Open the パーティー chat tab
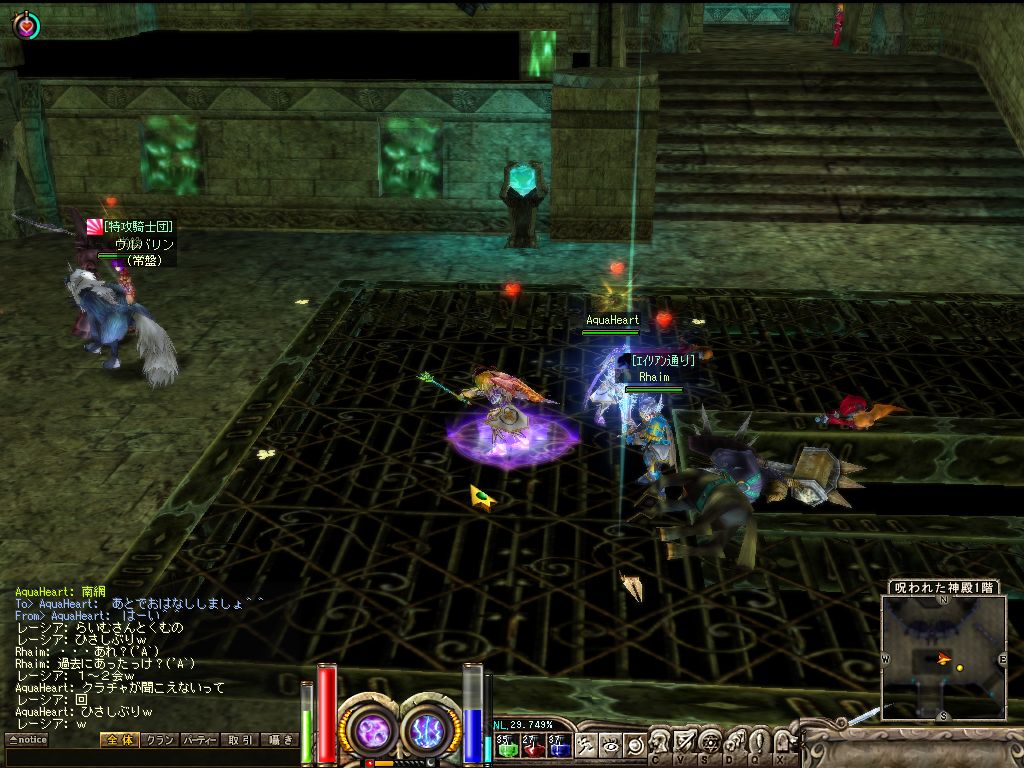Image resolution: width=1024 pixels, height=768 pixels. pos(199,740)
